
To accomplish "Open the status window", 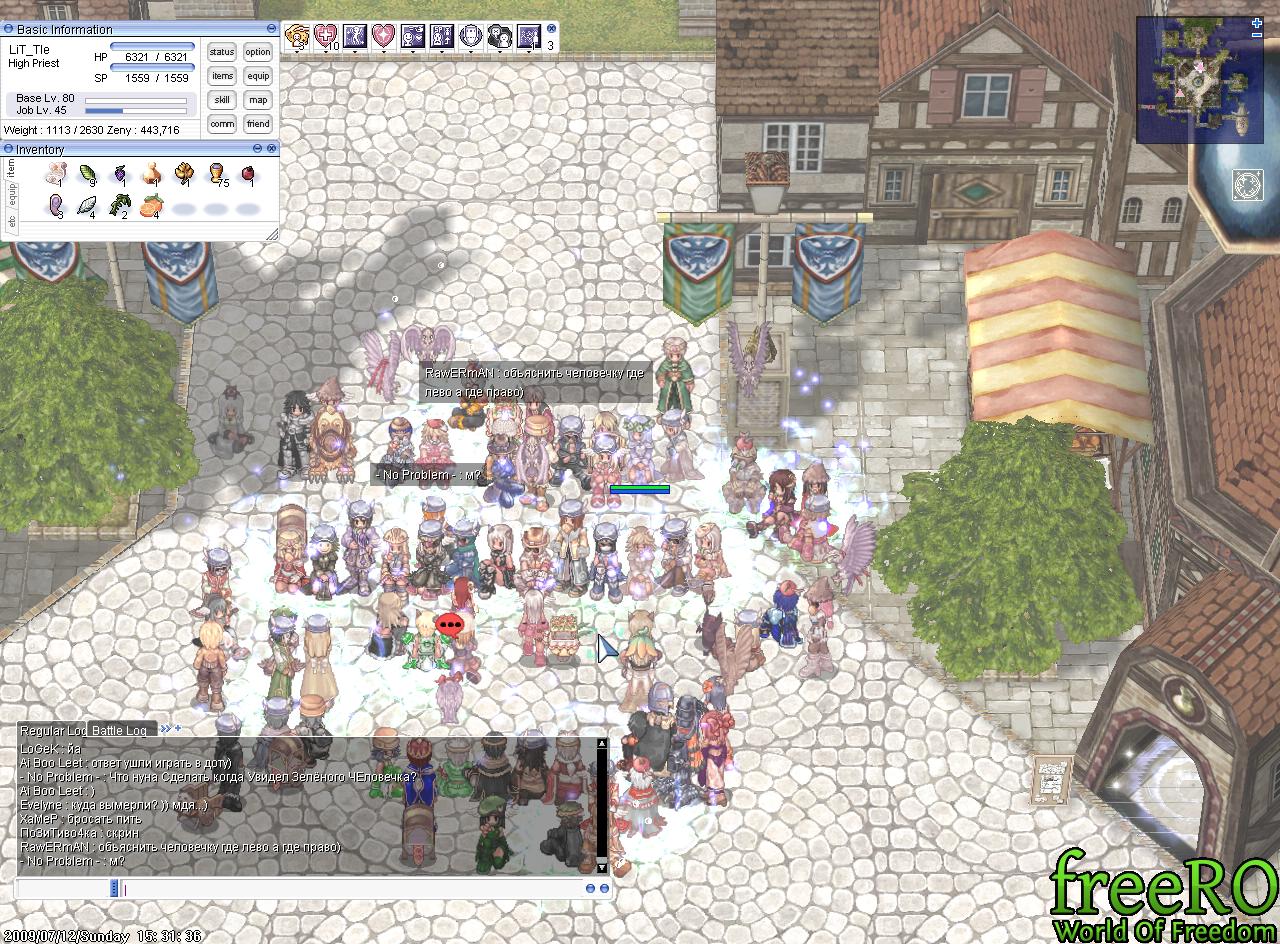I will (x=222, y=52).
